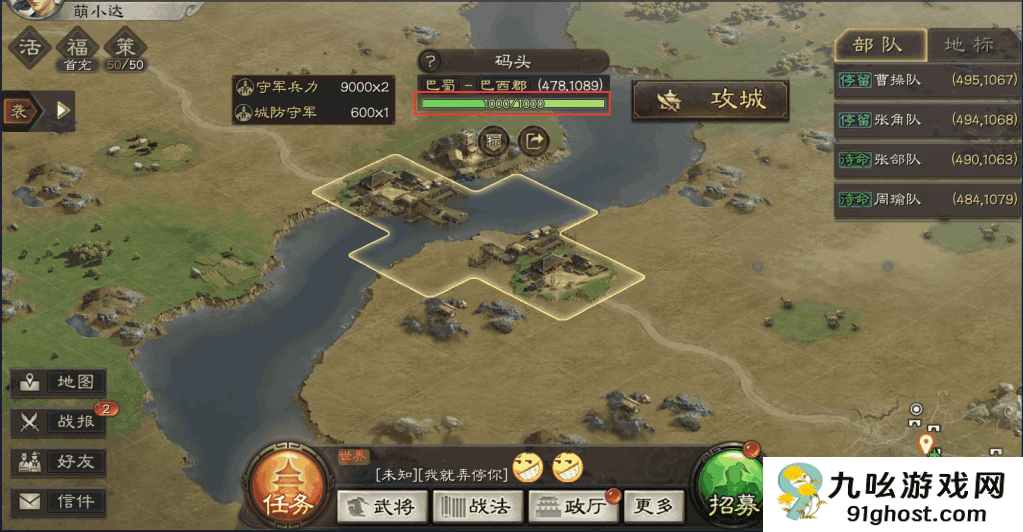Mark this location with the 标 icon
Image resolution: width=1023 pixels, height=532 pixels.
(494, 141)
